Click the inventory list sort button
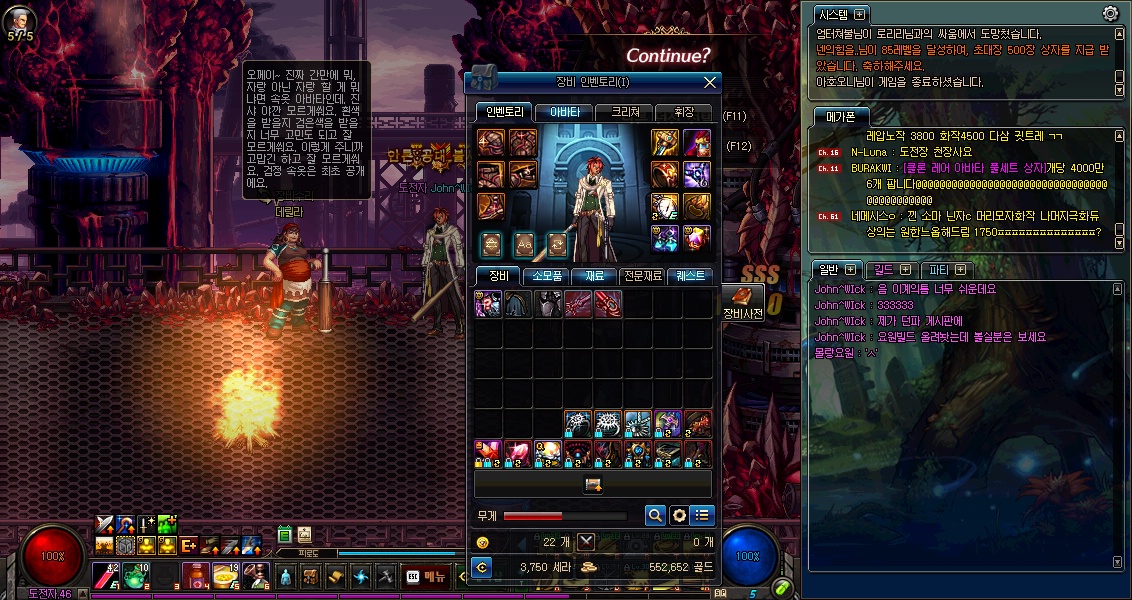 pos(703,516)
